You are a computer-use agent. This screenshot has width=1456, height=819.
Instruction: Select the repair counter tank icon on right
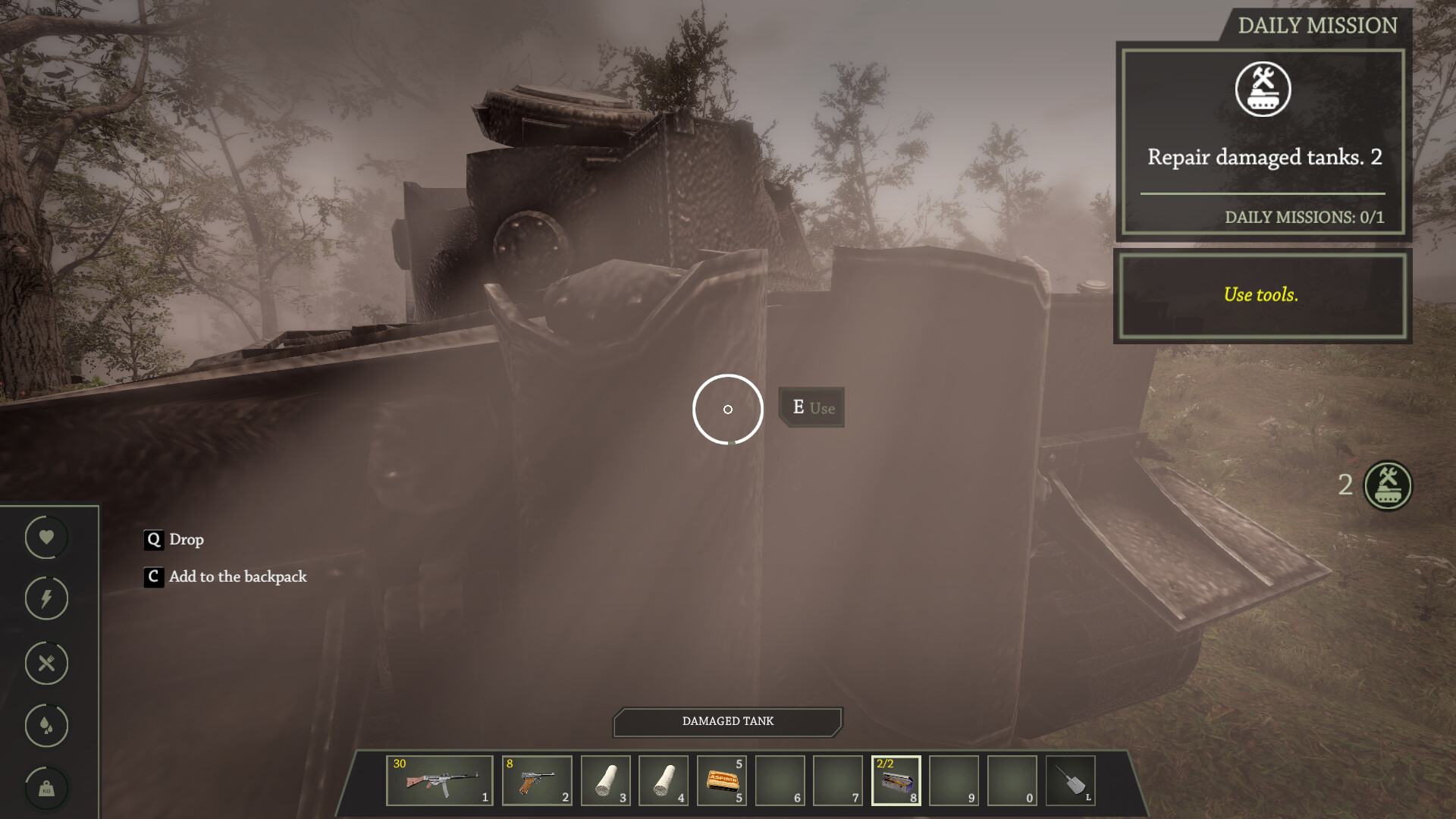click(1388, 486)
